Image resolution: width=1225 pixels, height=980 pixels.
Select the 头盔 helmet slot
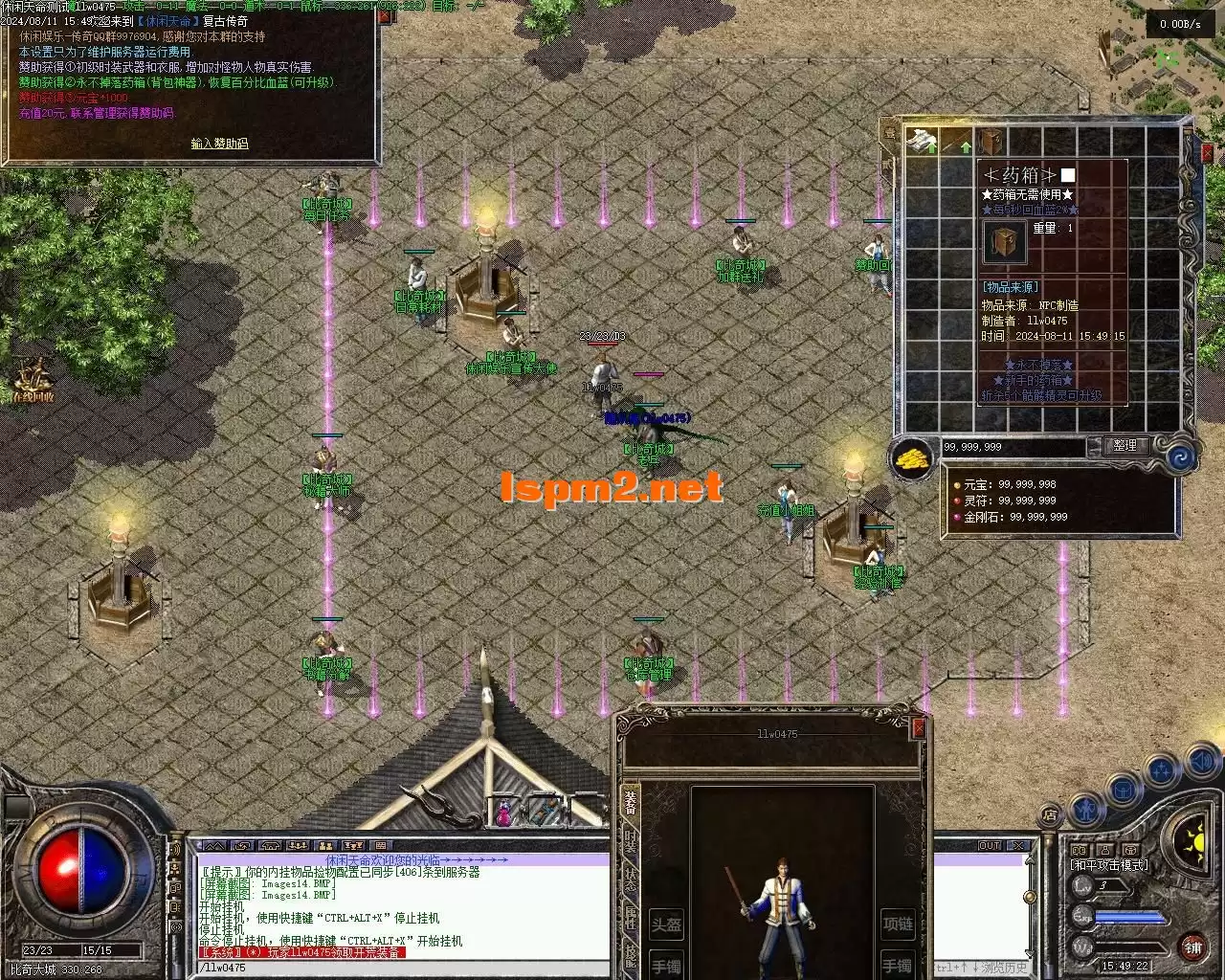(666, 924)
